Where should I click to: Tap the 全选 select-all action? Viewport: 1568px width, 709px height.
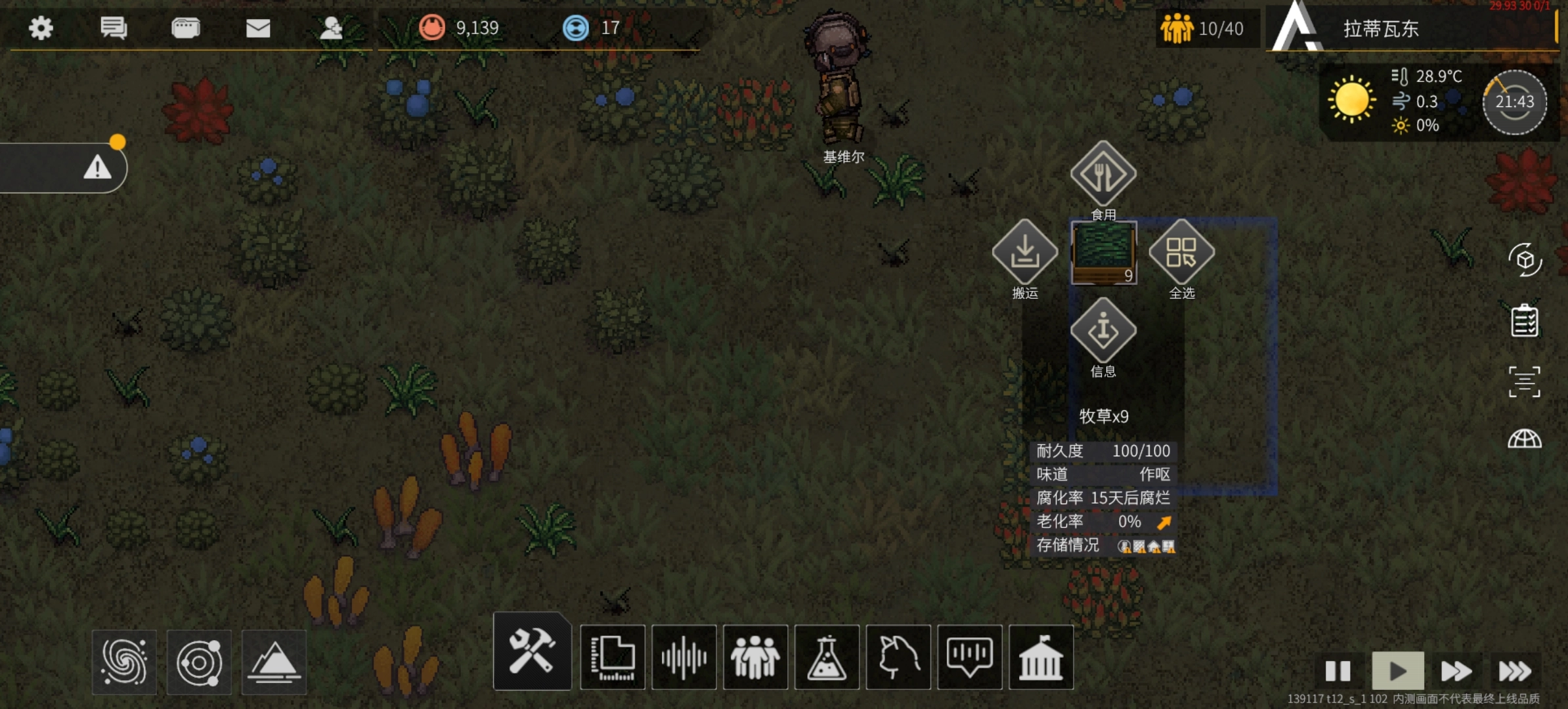[x=1181, y=253]
